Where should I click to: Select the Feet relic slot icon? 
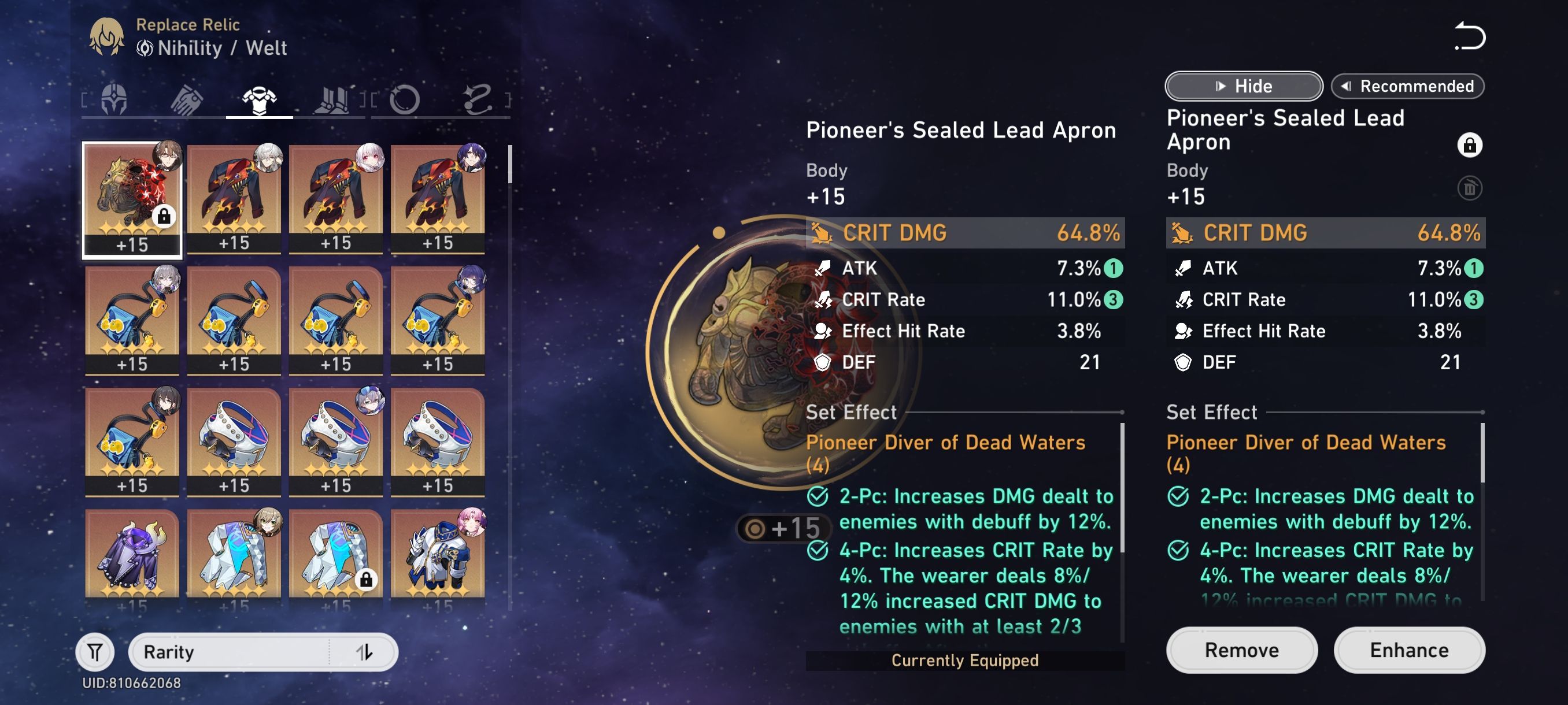(x=333, y=101)
